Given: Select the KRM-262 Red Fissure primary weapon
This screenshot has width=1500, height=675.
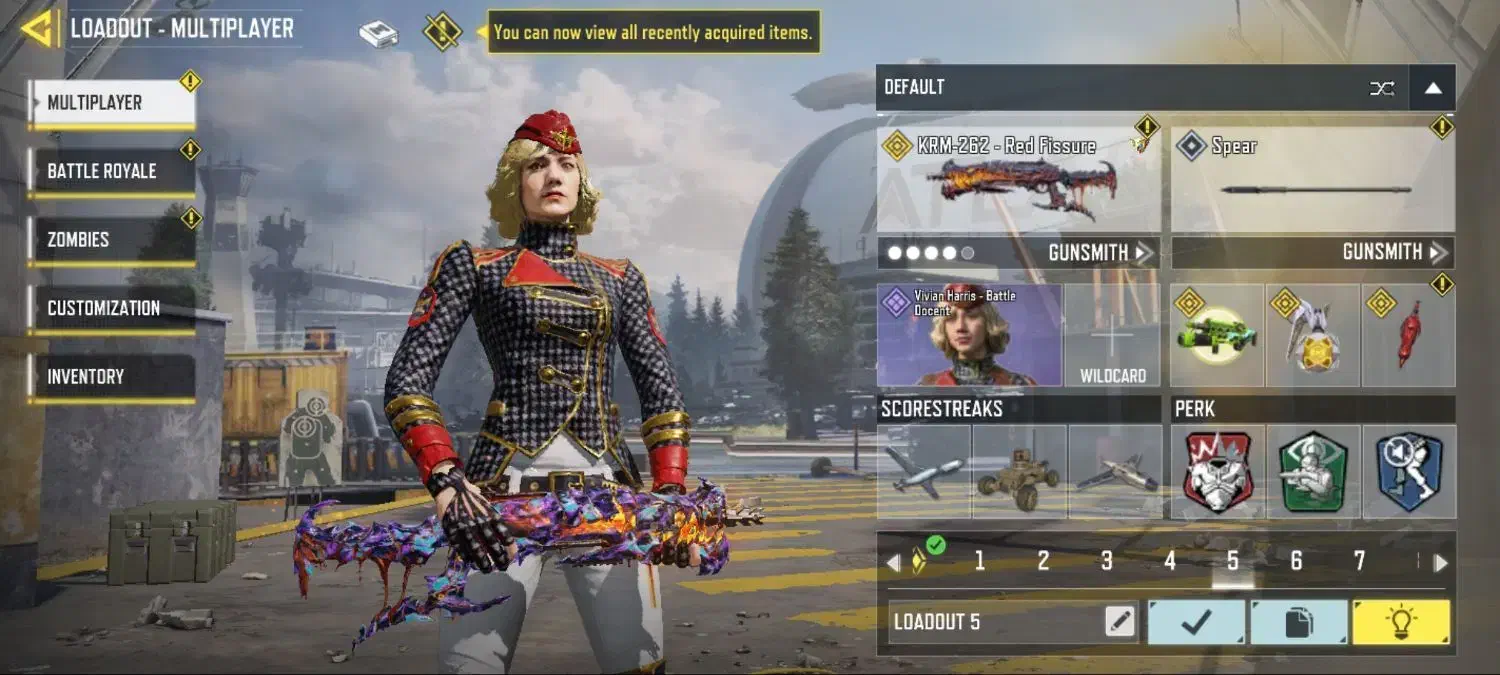Looking at the screenshot, I should [1018, 180].
